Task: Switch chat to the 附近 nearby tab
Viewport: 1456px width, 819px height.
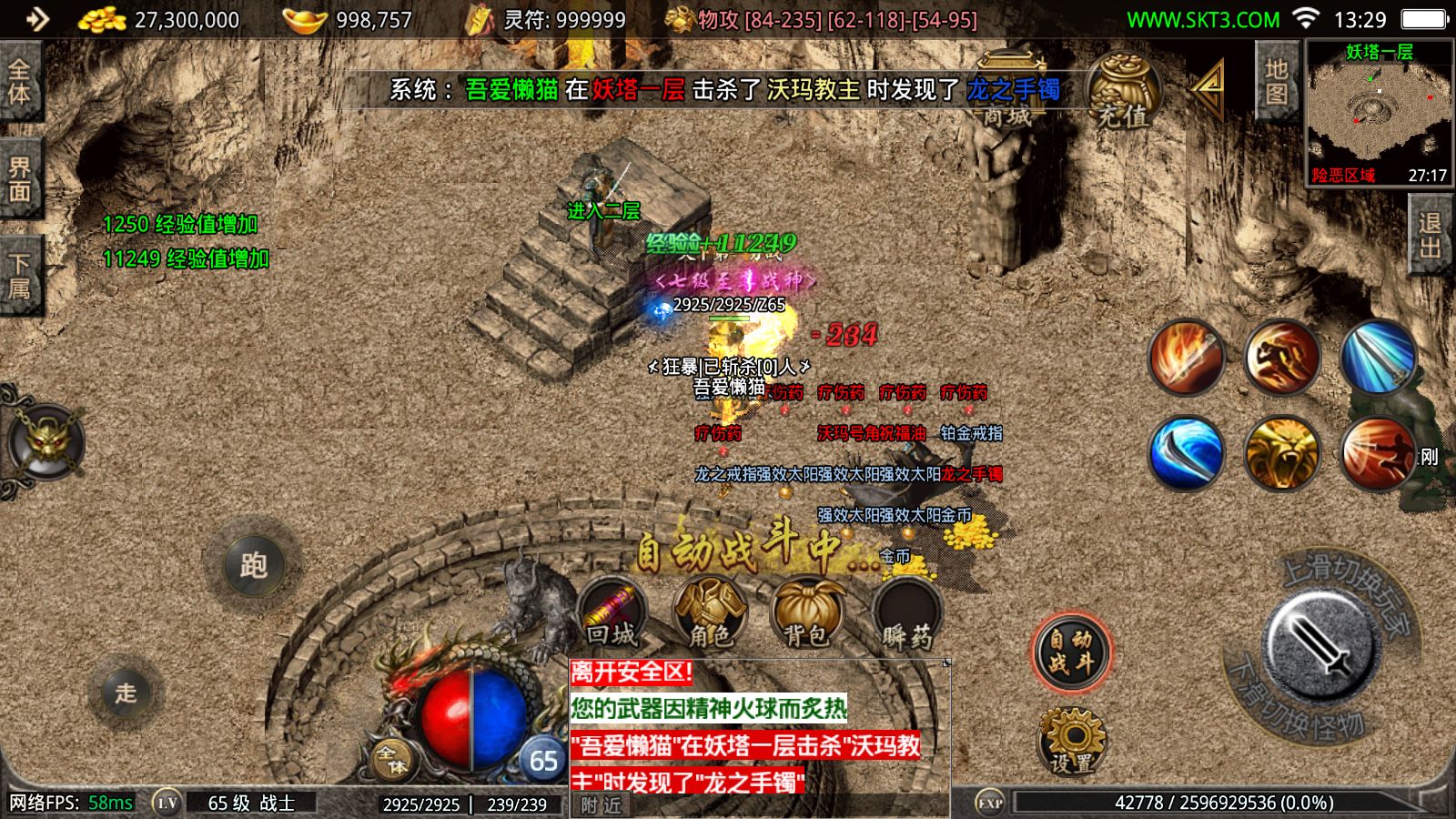Action: click(x=601, y=805)
